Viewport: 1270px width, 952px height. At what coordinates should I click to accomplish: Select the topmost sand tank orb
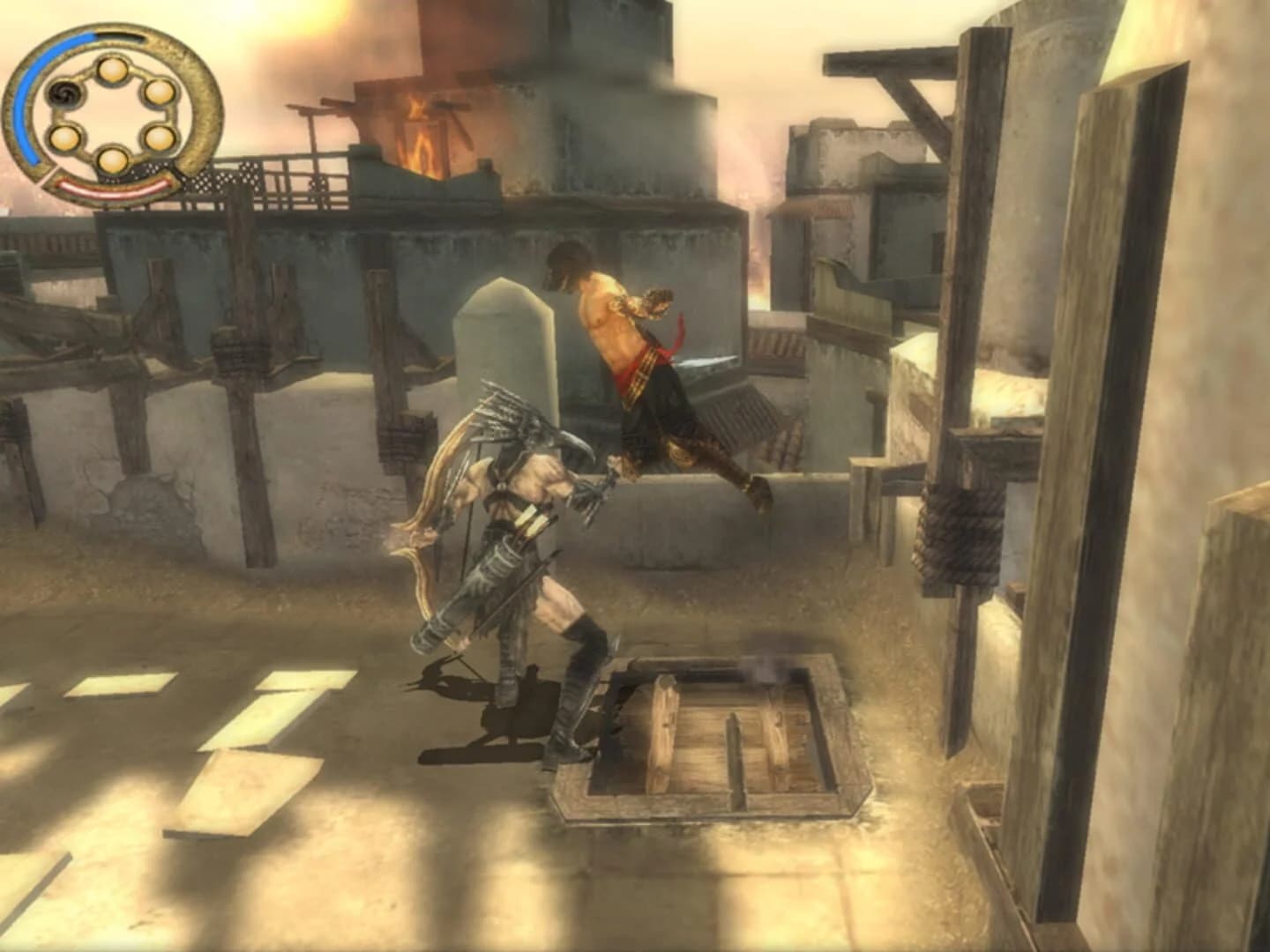pyautogui.click(x=113, y=71)
